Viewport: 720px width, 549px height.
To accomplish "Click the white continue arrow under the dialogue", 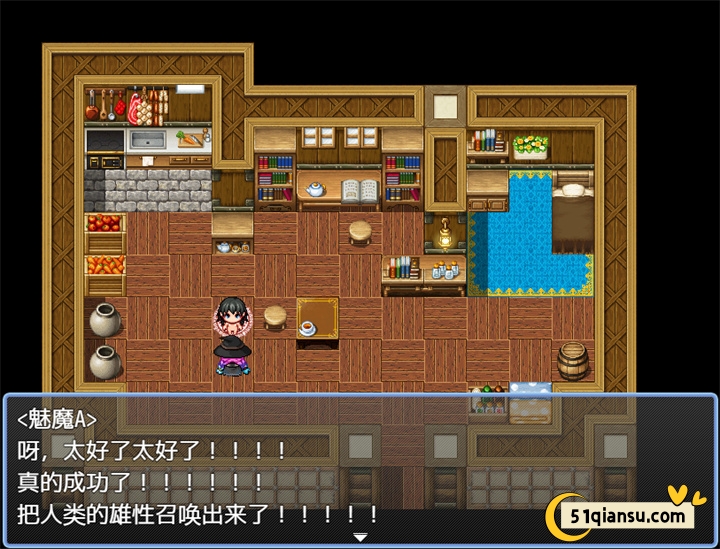I will click(360, 538).
